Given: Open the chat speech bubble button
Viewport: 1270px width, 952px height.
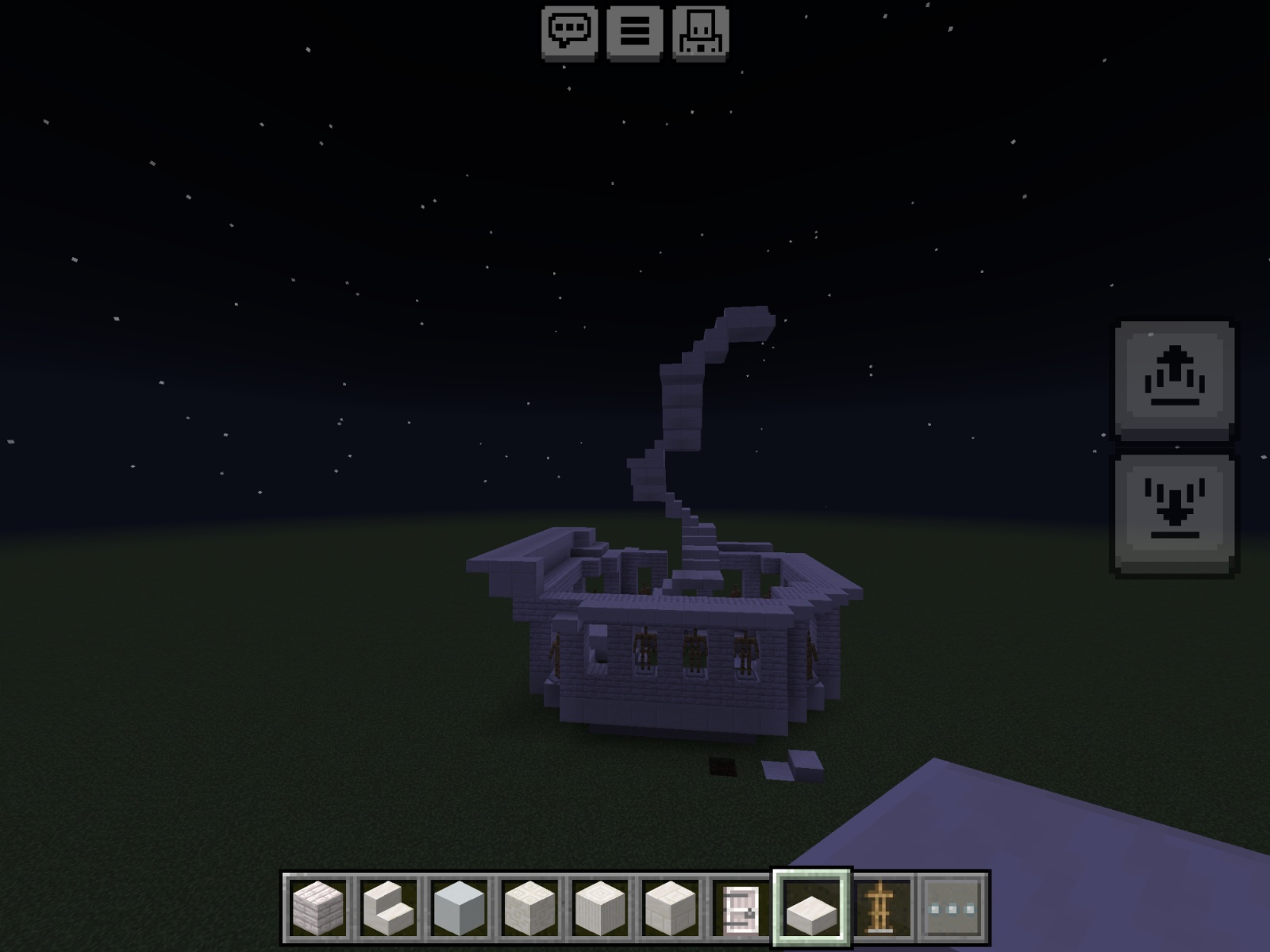Looking at the screenshot, I should point(568,33).
